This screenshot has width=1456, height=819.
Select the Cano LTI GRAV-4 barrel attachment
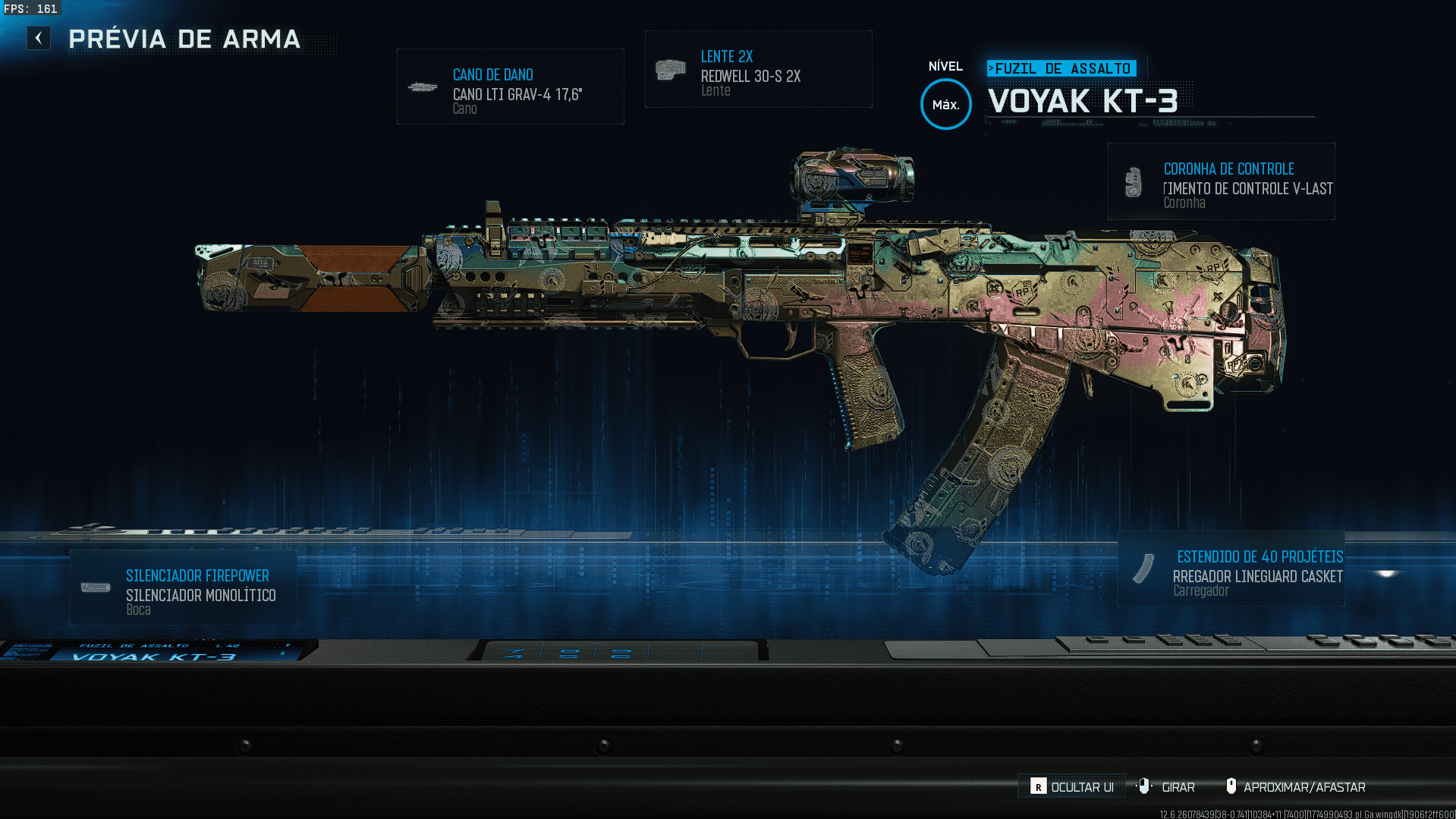pyautogui.click(x=510, y=87)
